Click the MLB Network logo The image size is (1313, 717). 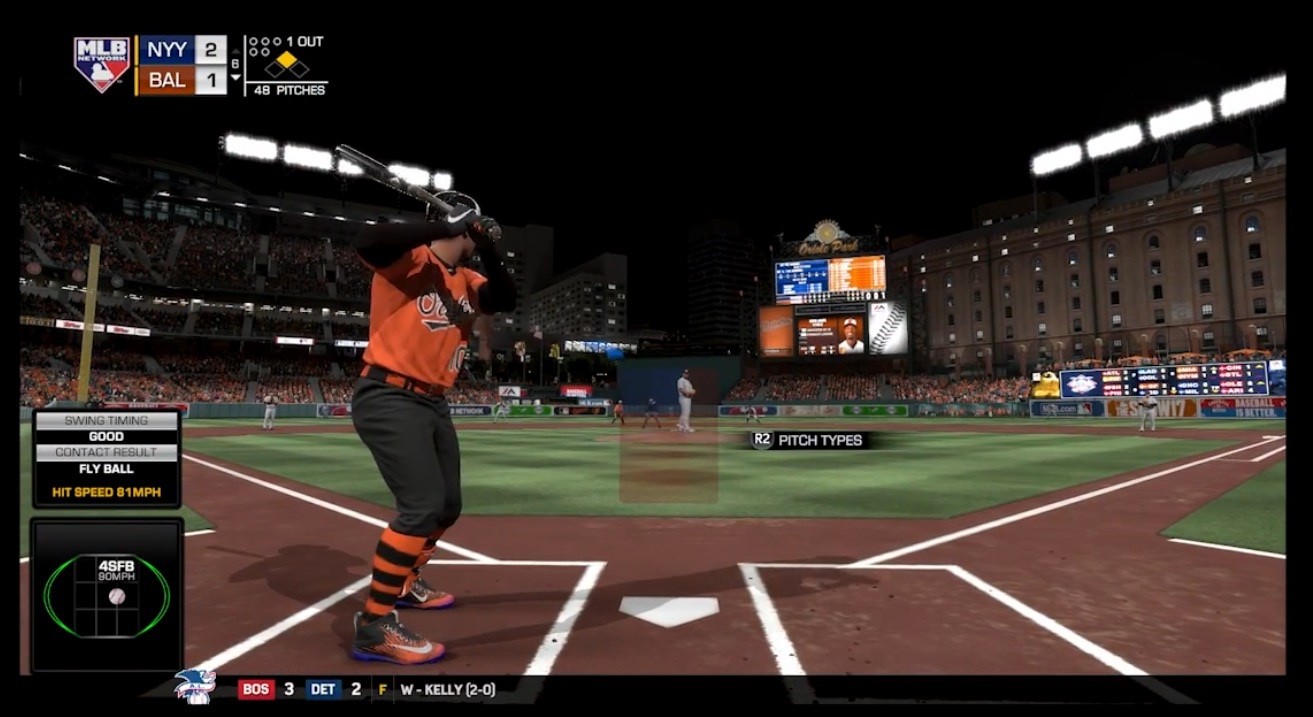point(102,64)
